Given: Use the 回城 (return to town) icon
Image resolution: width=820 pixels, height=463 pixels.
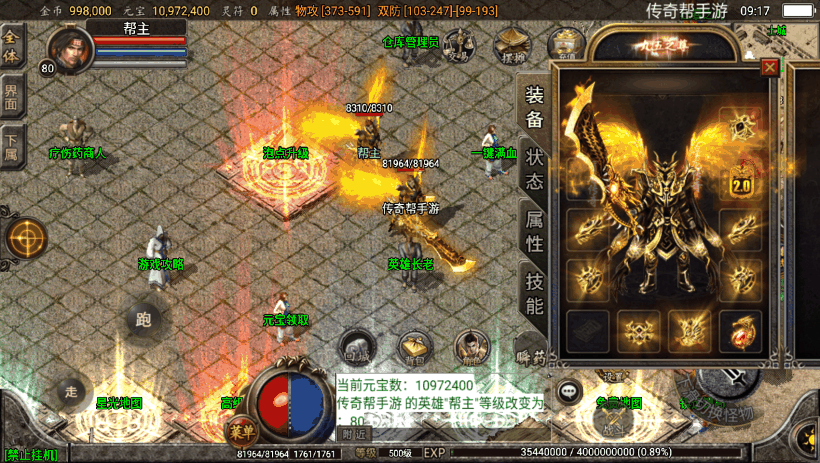Looking at the screenshot, I should click(356, 346).
